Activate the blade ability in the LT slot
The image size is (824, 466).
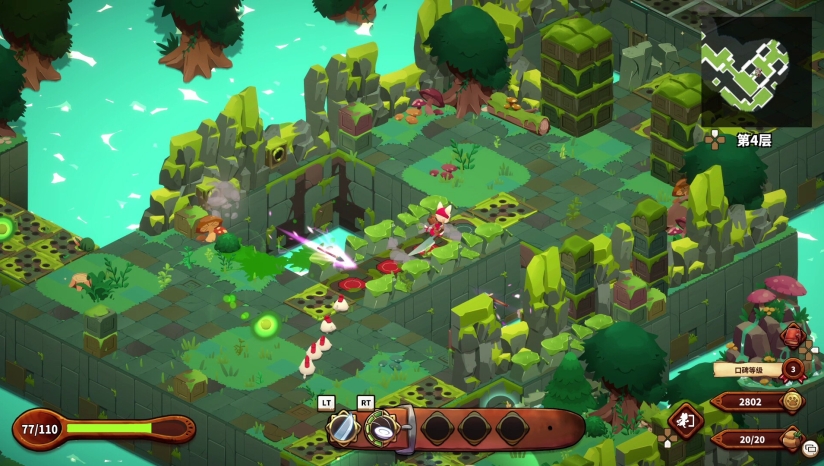click(x=343, y=428)
